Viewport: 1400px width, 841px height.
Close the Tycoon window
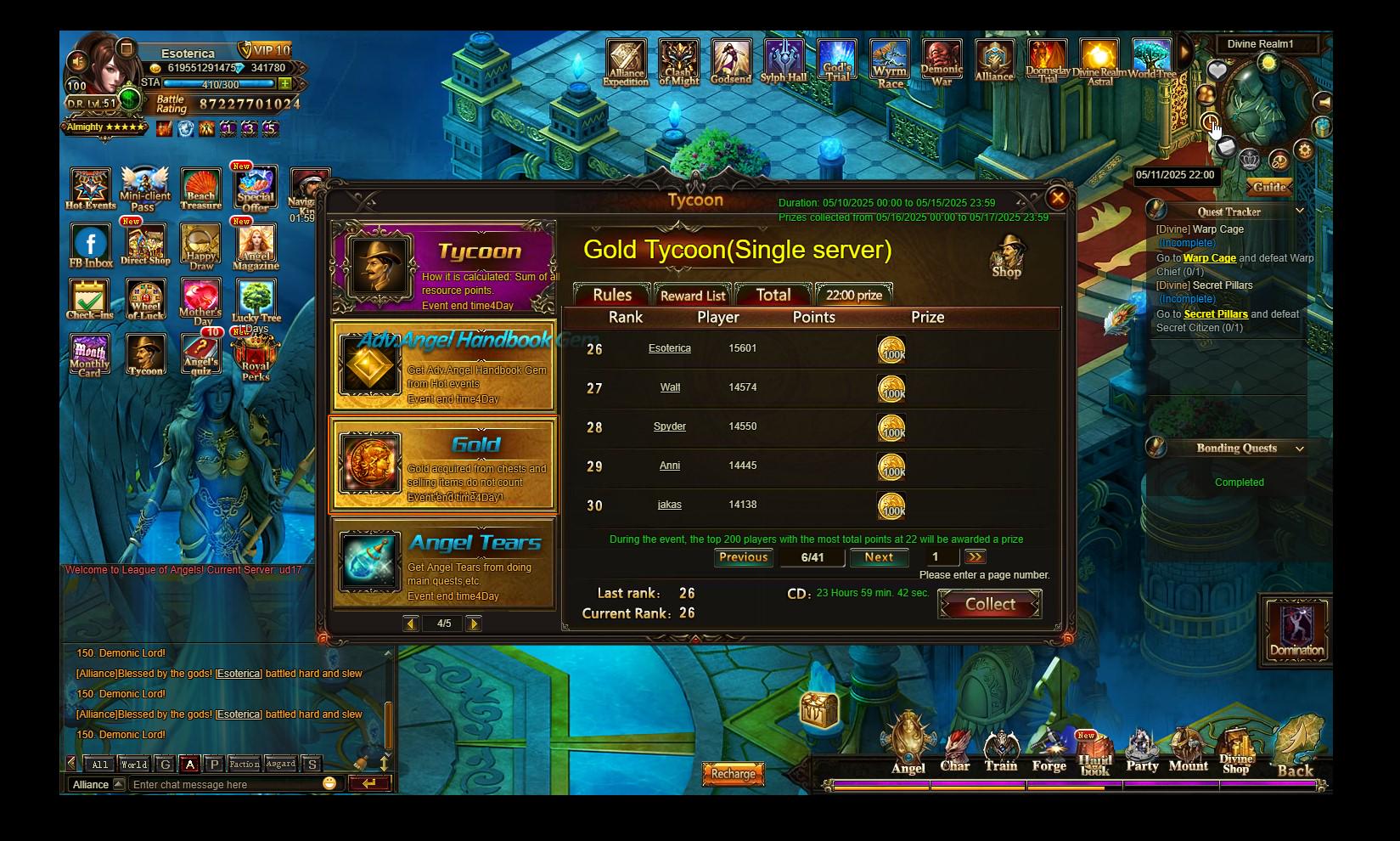point(1057,199)
